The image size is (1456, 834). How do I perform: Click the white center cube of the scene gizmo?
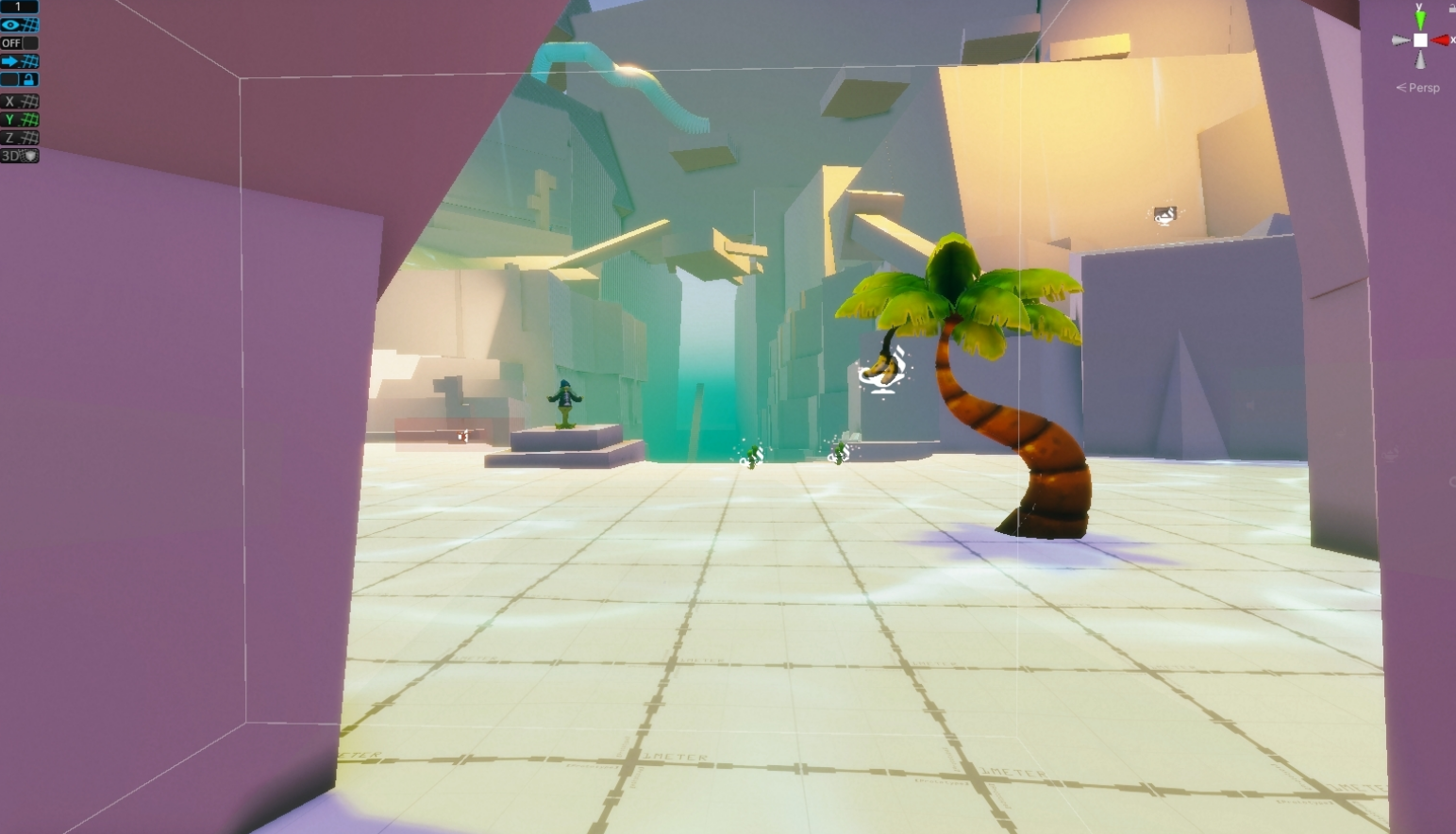[1420, 40]
